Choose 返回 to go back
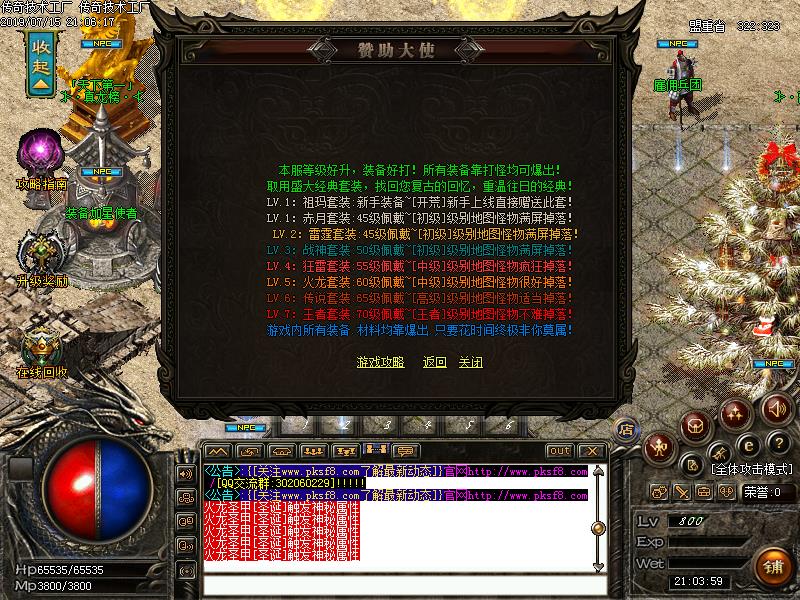 [x=434, y=362]
